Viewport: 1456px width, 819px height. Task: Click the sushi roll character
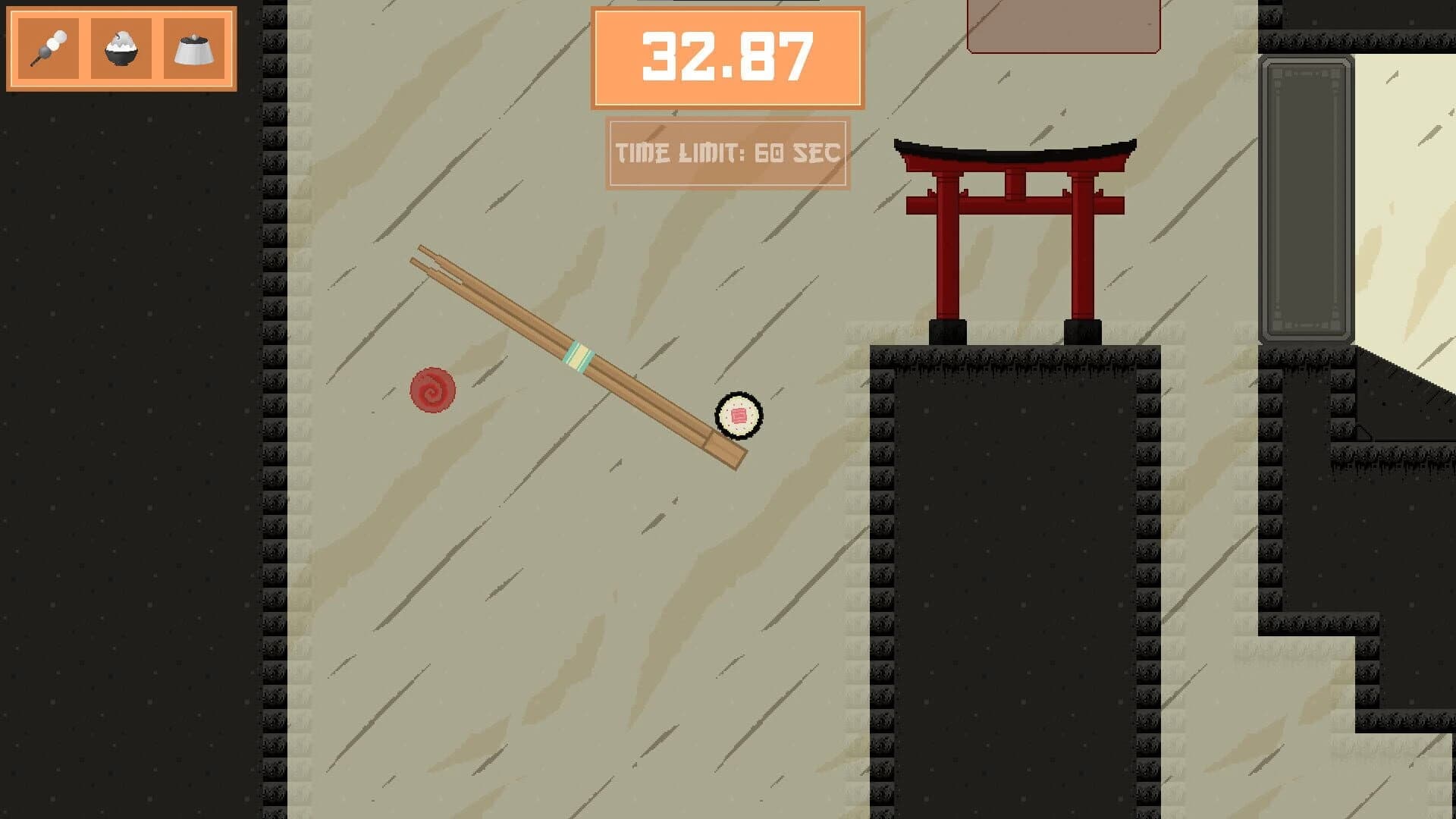736,416
